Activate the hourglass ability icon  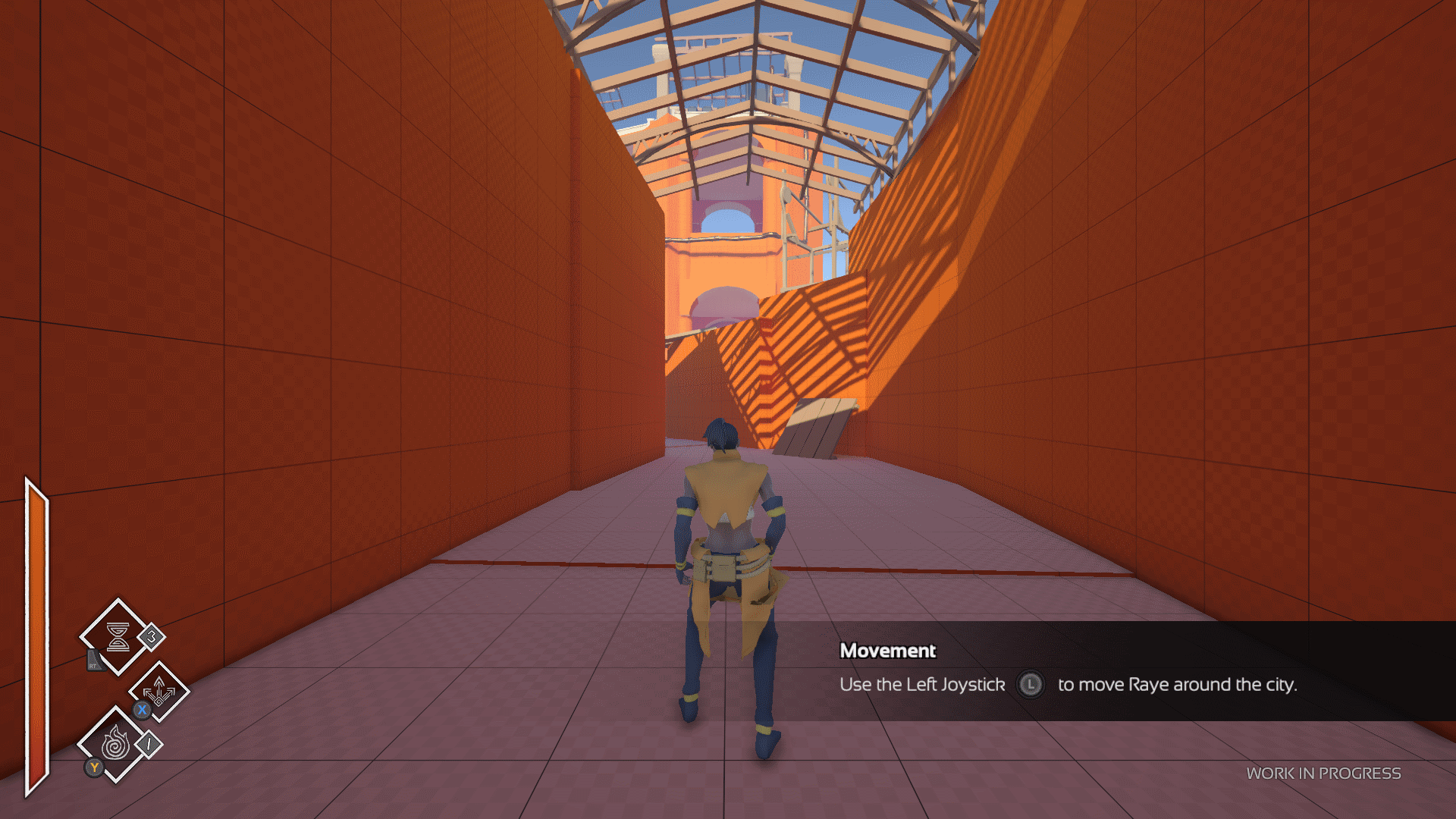[118, 637]
